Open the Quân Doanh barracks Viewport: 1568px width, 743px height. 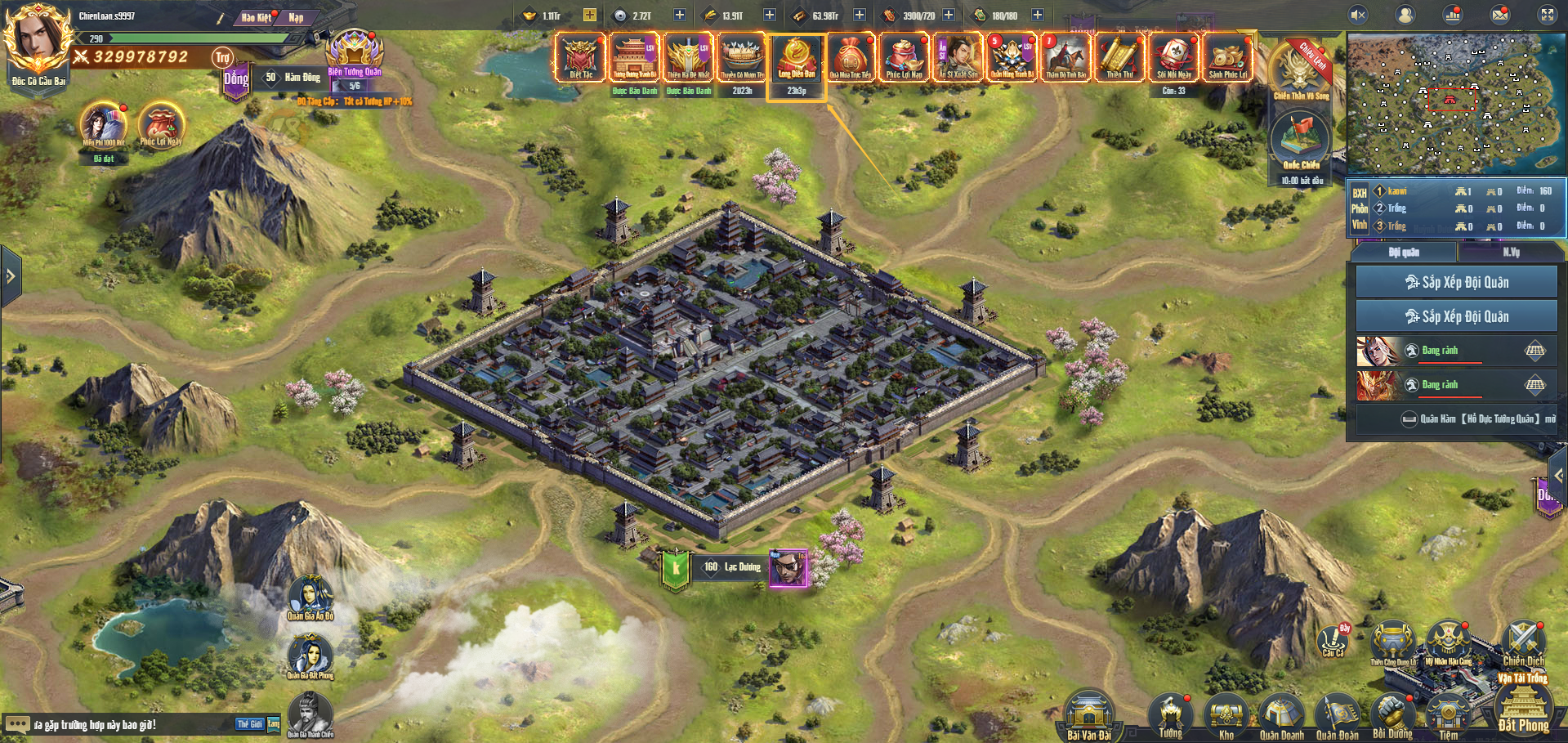[1281, 715]
